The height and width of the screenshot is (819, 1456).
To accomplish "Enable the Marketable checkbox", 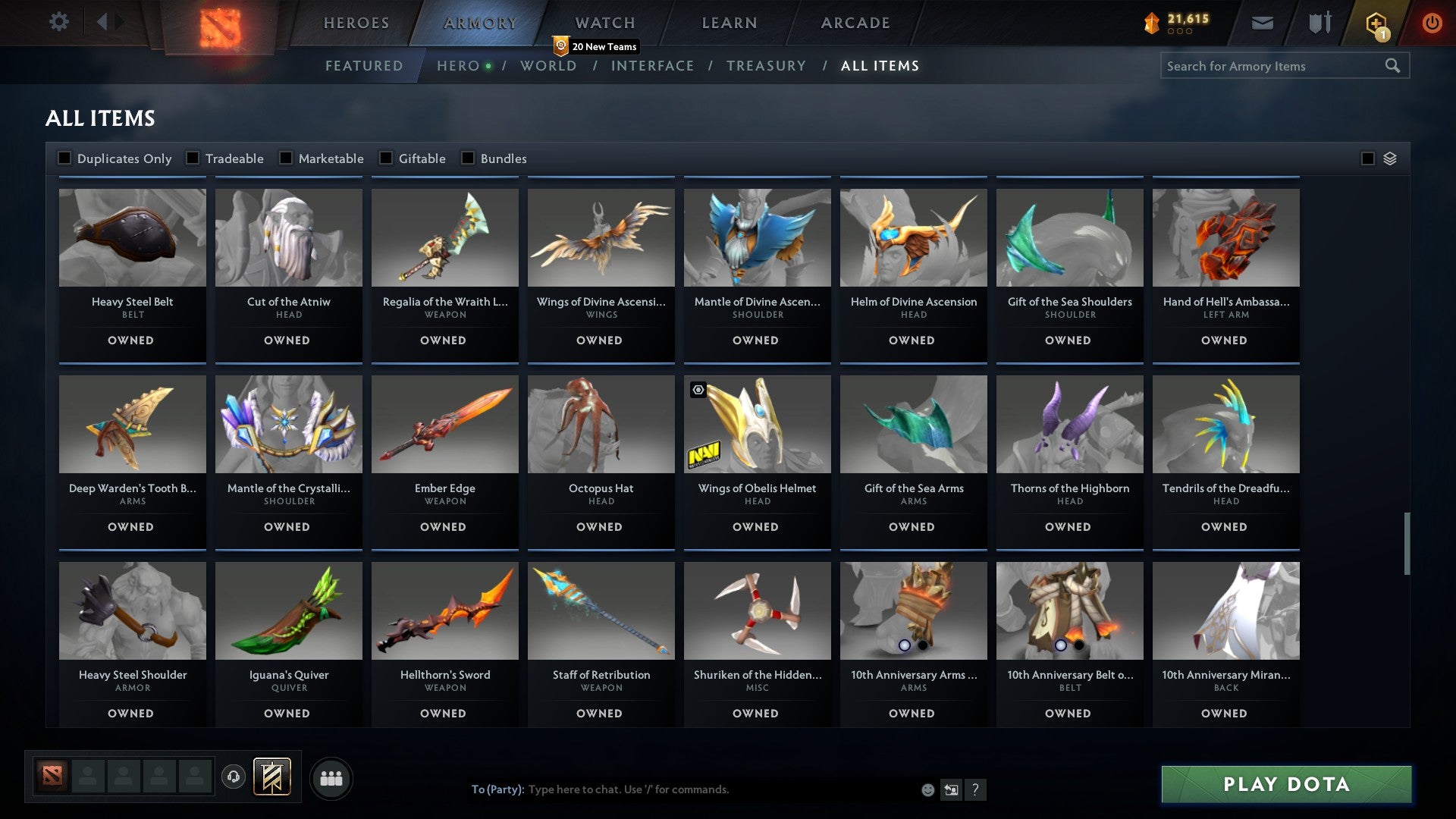I will pos(286,158).
